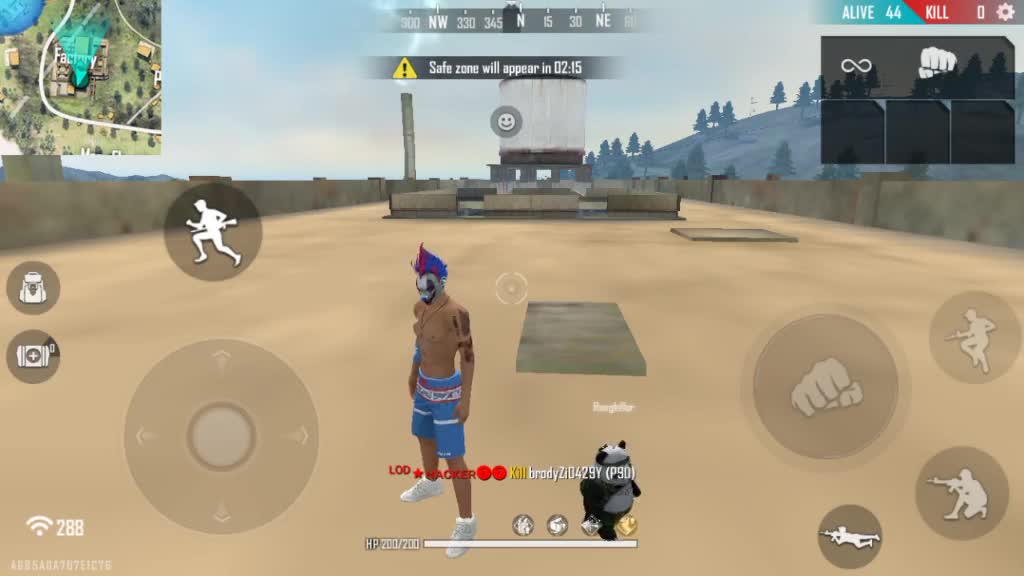Use the medkit button

point(33,356)
